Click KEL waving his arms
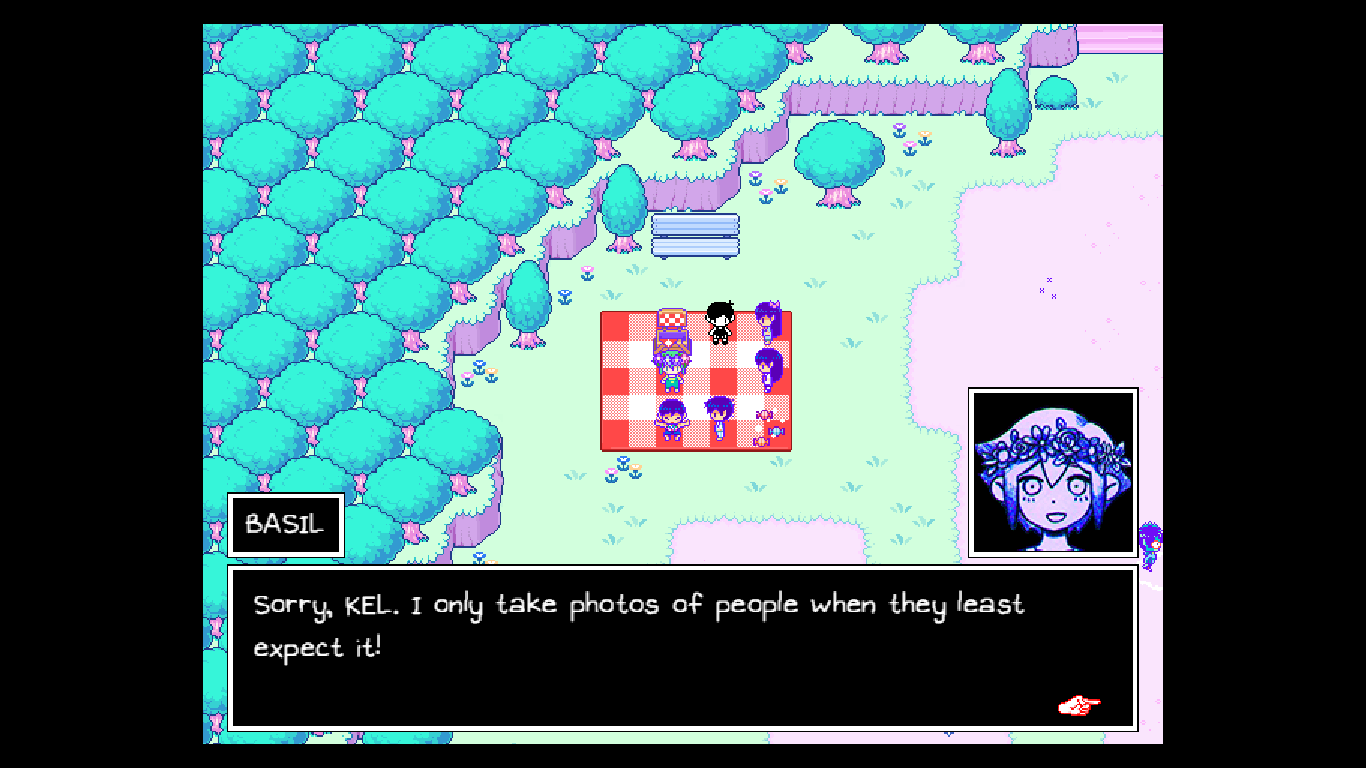Screen dimensions: 1366x768 [x=673, y=420]
